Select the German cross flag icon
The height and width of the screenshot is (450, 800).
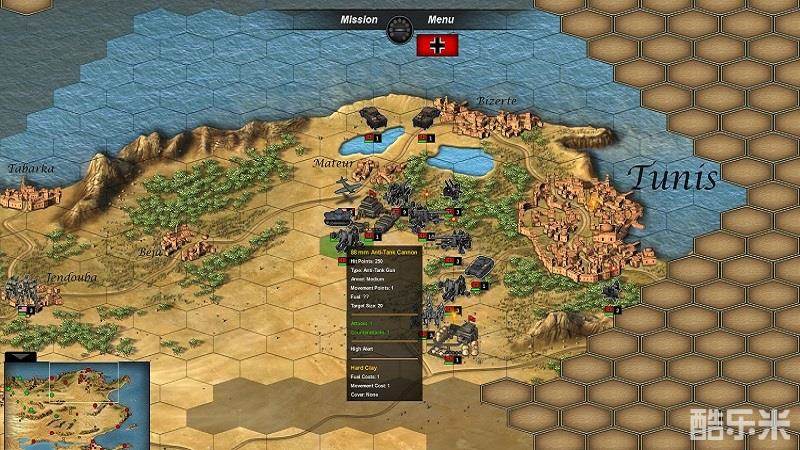point(437,45)
